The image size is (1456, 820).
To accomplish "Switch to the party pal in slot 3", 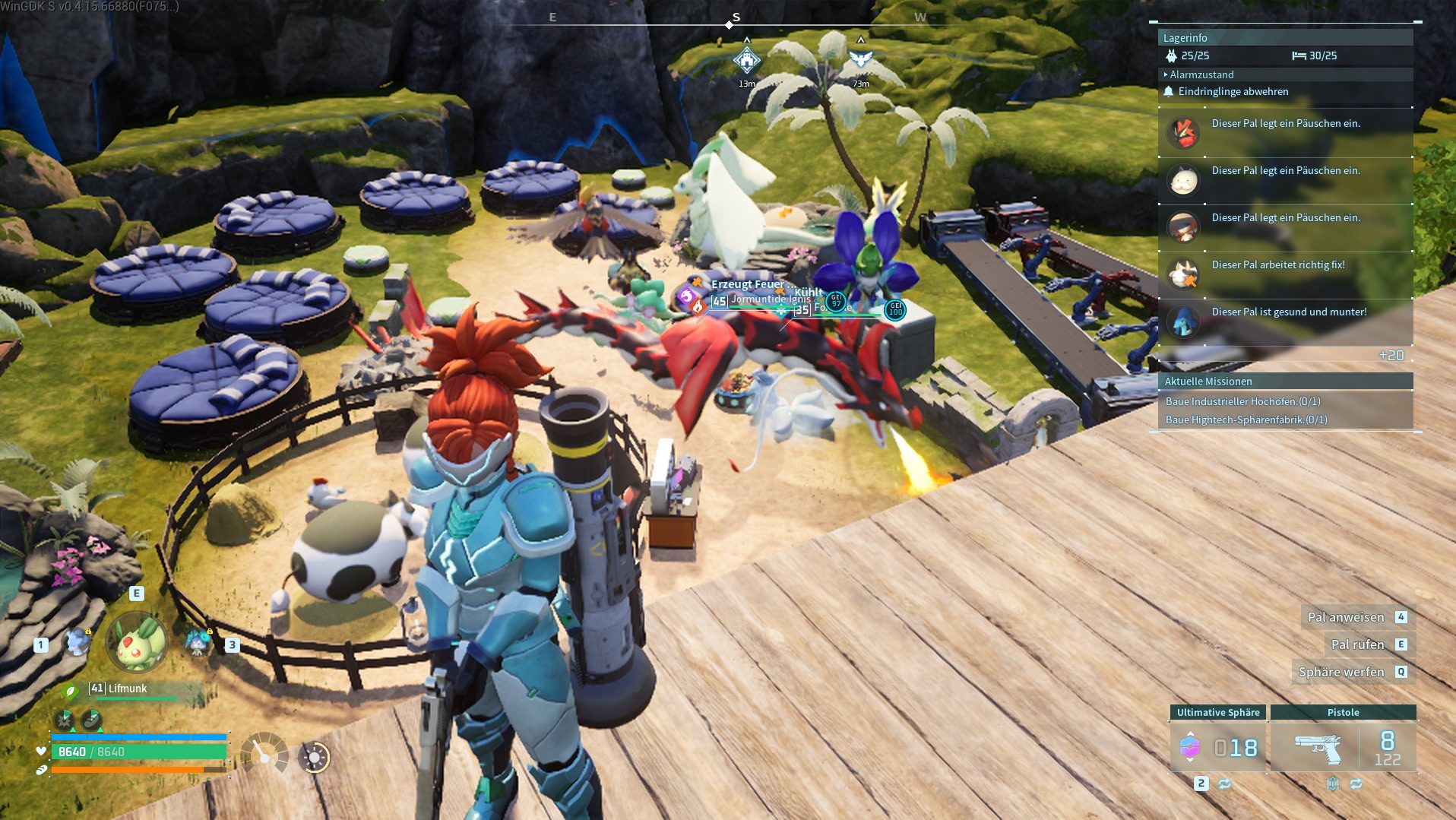I will coord(198,643).
